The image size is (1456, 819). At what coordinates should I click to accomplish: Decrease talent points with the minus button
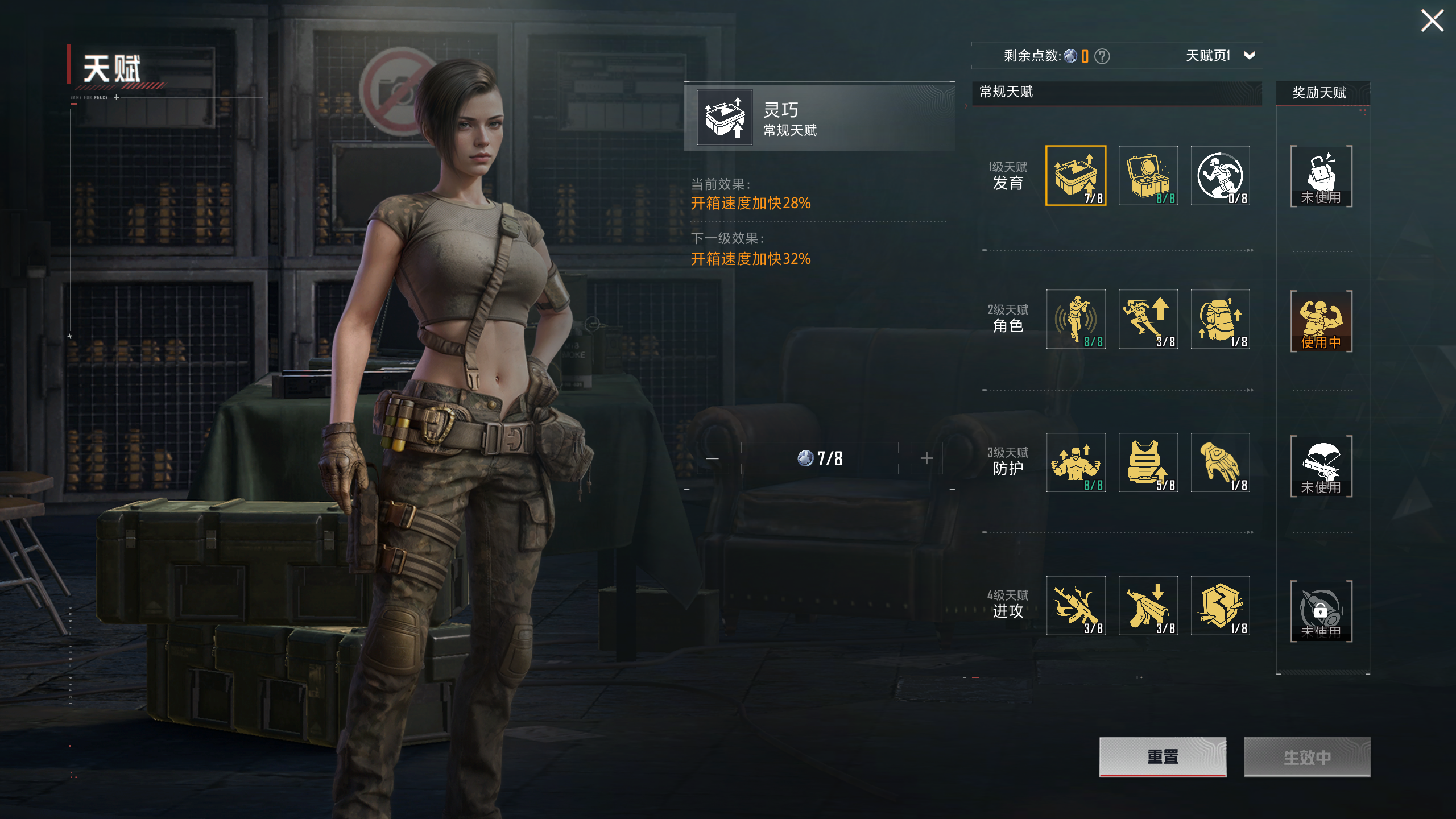click(713, 458)
